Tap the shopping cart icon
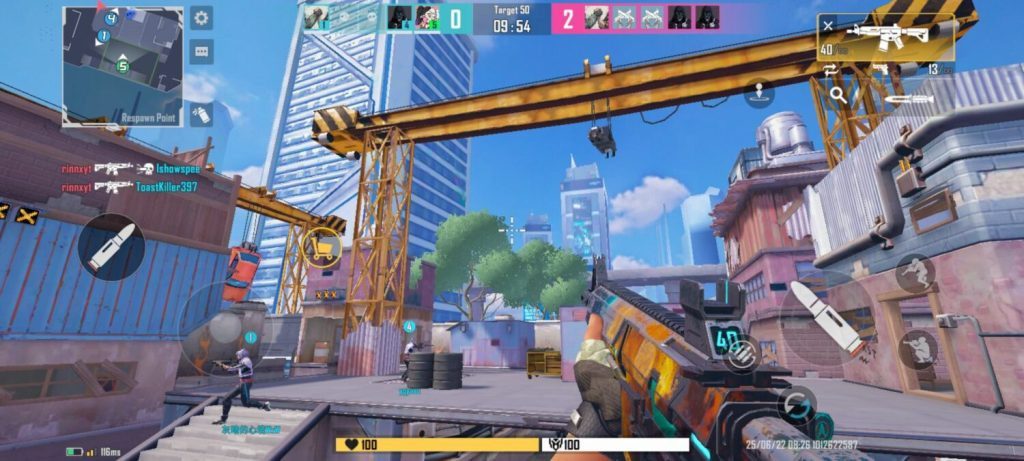The height and width of the screenshot is (461, 1024). (323, 247)
